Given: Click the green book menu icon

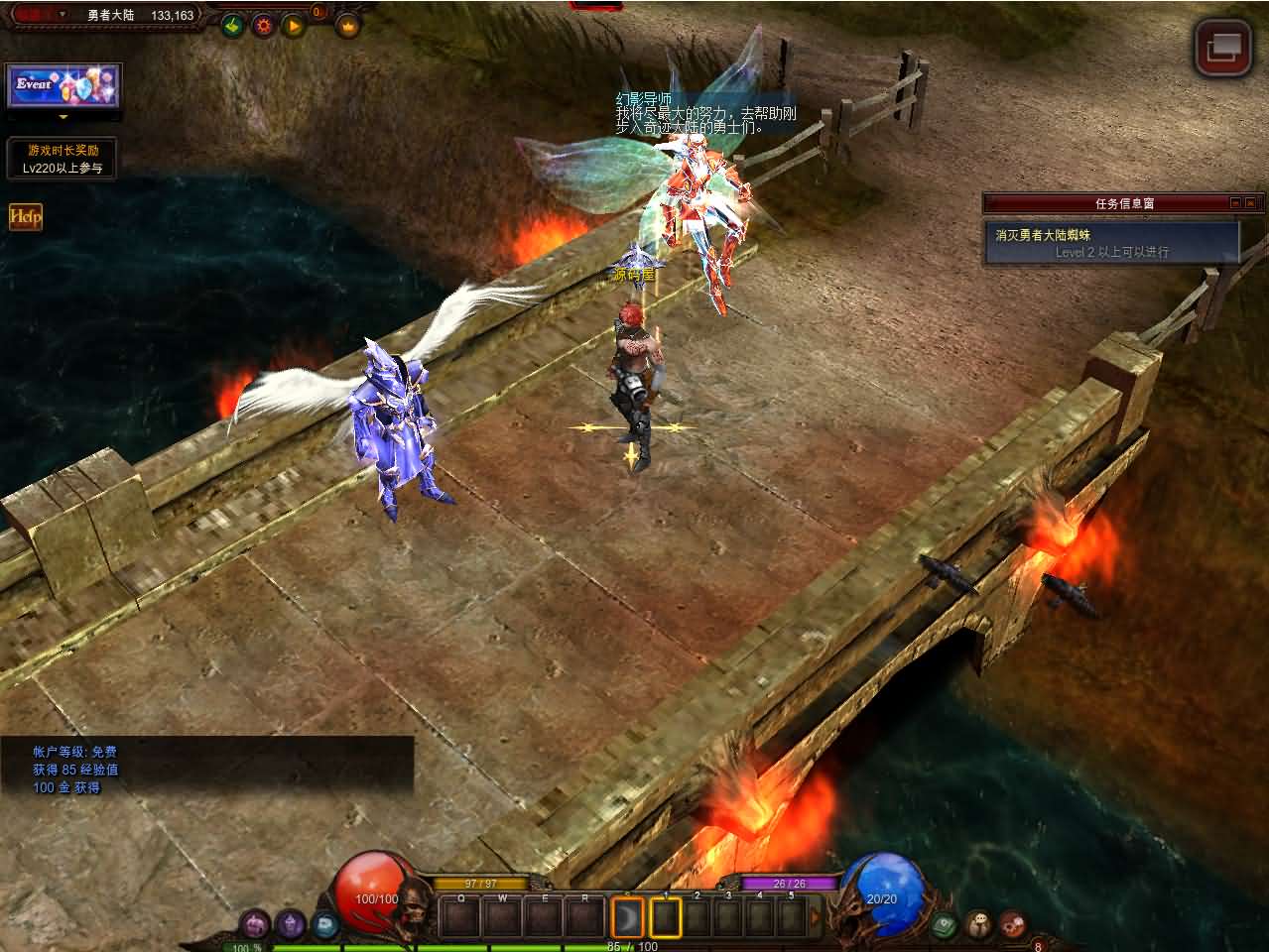Looking at the screenshot, I should point(945,925).
